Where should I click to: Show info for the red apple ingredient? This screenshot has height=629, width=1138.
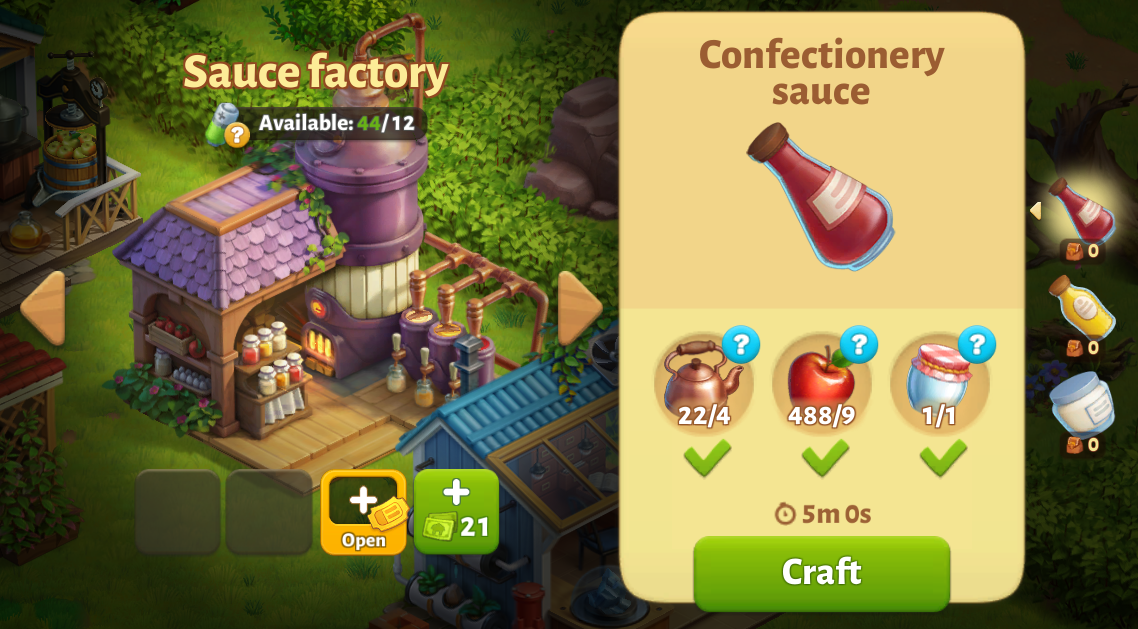click(x=858, y=345)
